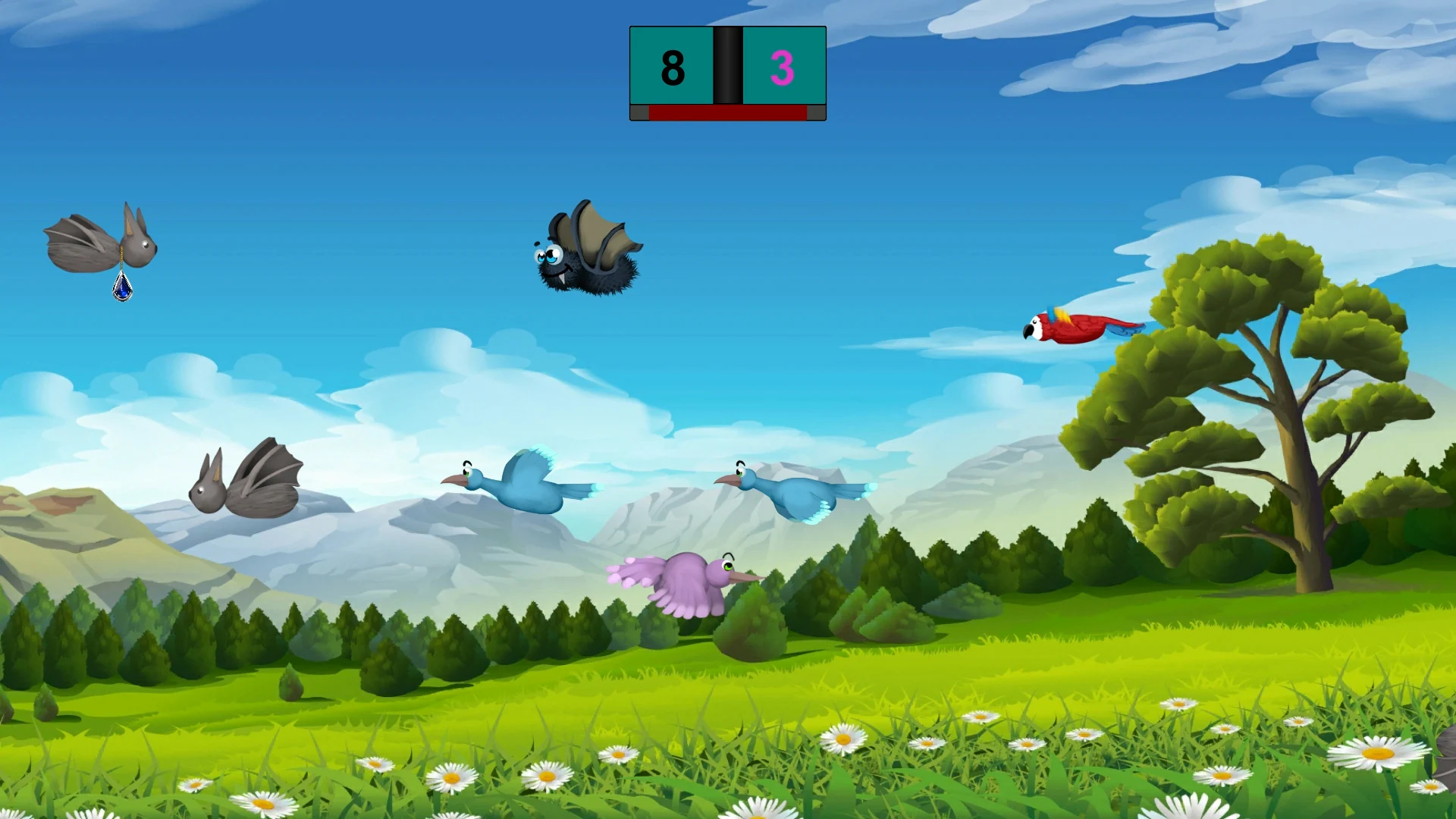Click the parrot's yellow wing

click(x=1062, y=313)
